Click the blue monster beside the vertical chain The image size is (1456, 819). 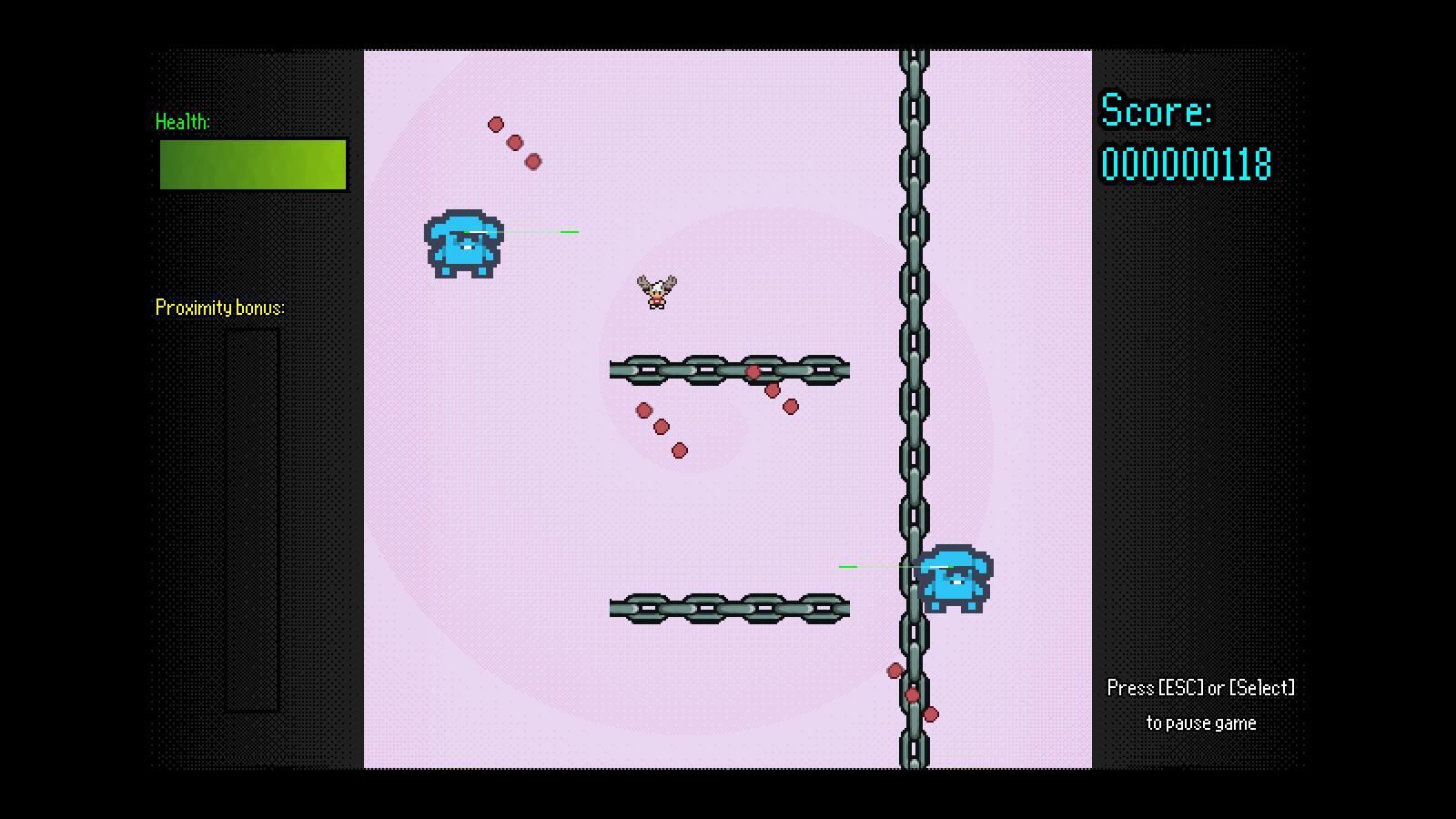click(x=954, y=578)
